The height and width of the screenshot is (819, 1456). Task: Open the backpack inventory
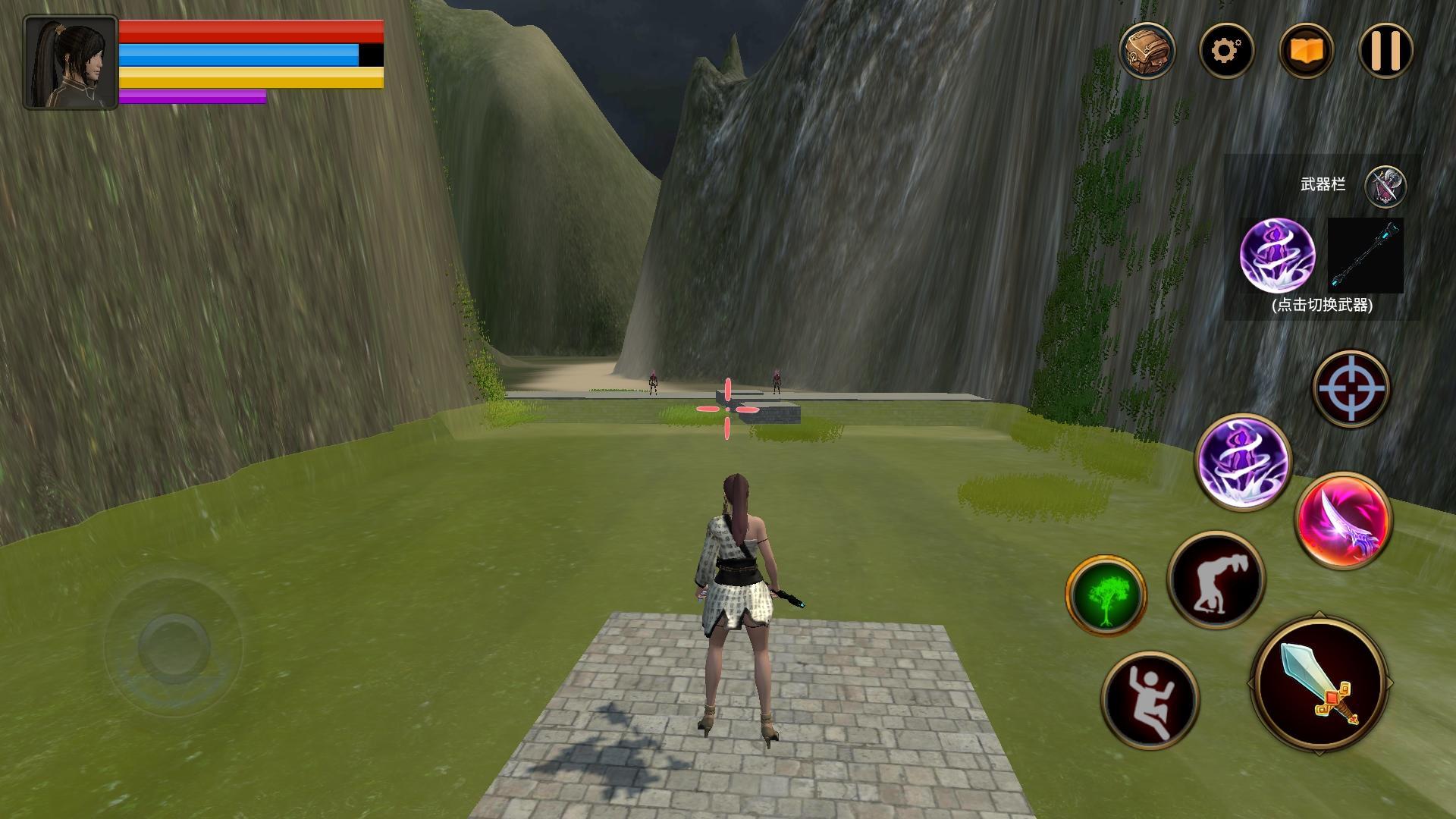(1147, 51)
